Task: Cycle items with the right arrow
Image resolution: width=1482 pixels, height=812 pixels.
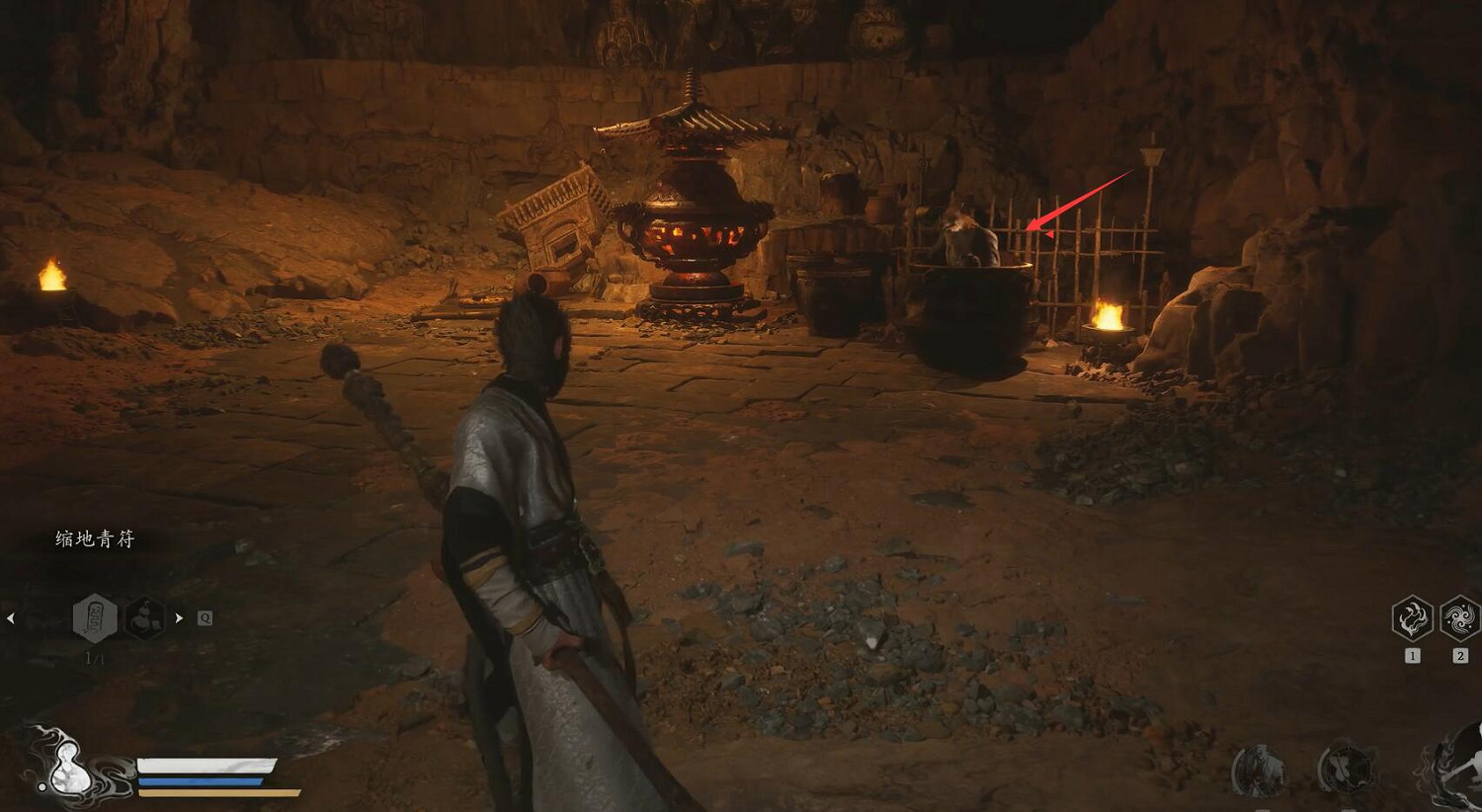Action: [179, 618]
